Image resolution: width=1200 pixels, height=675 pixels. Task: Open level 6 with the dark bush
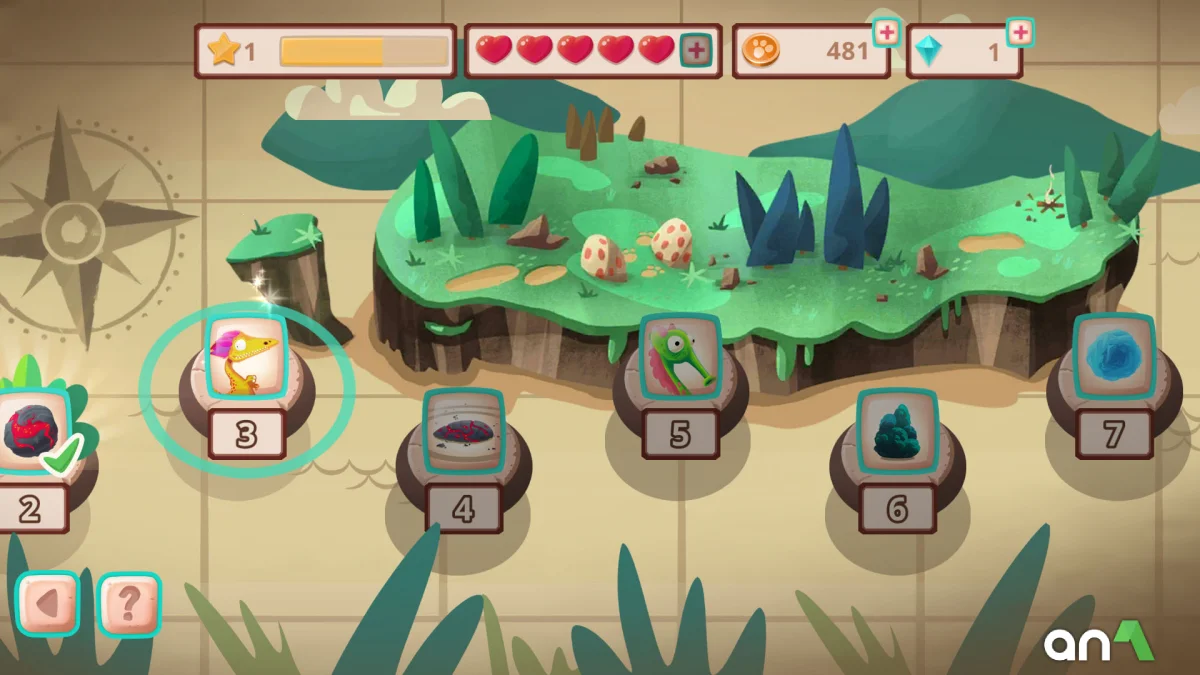(897, 432)
